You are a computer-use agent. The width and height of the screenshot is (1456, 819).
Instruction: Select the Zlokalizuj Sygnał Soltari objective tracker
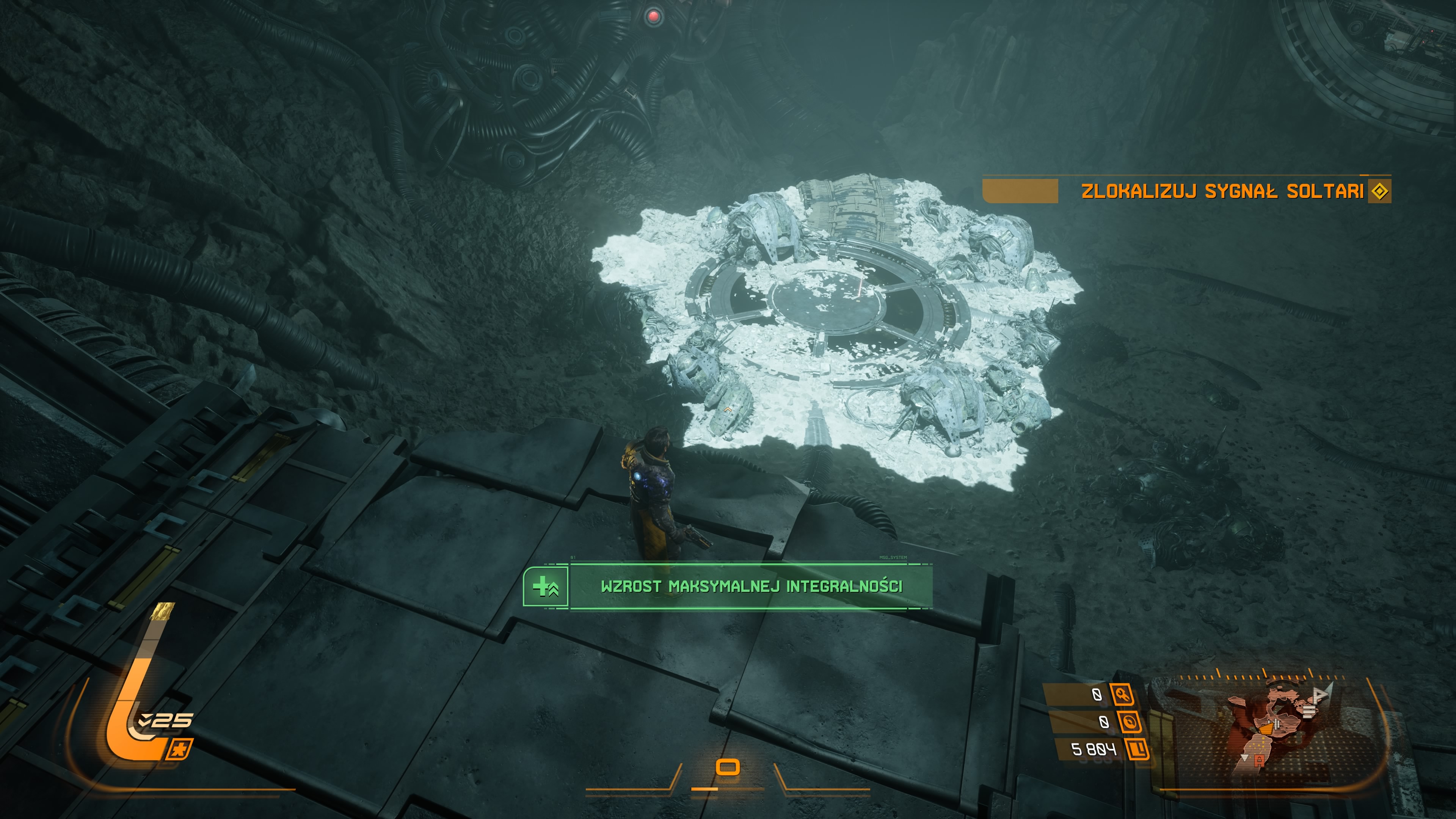pyautogui.click(x=1221, y=191)
